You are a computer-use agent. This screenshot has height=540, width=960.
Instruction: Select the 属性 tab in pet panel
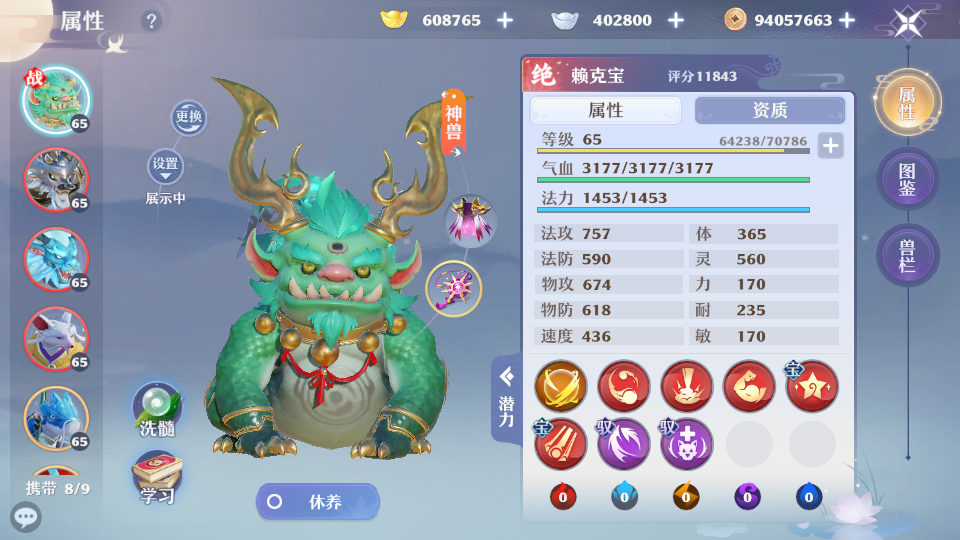coord(606,110)
